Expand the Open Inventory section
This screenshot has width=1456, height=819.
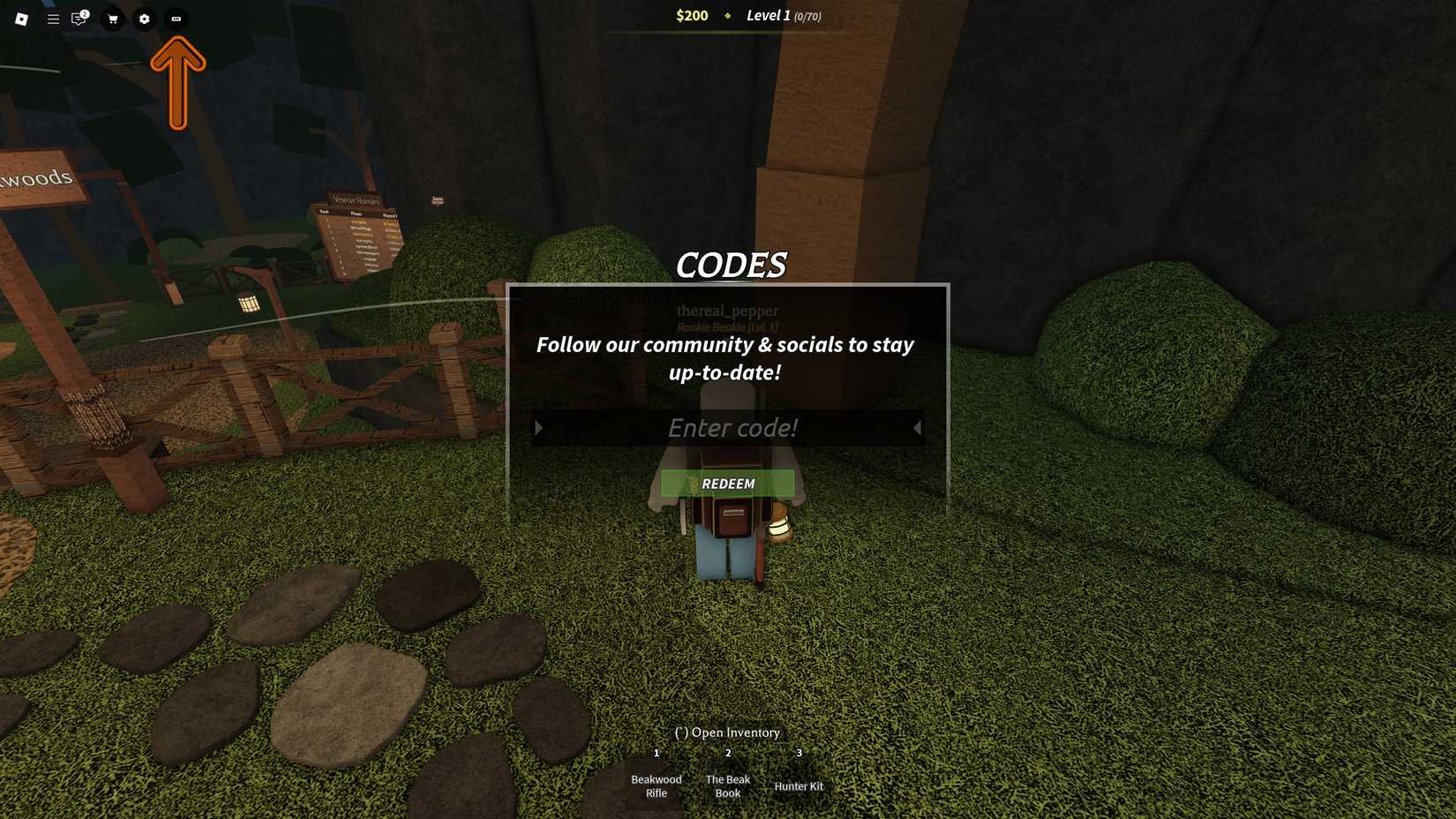[726, 733]
